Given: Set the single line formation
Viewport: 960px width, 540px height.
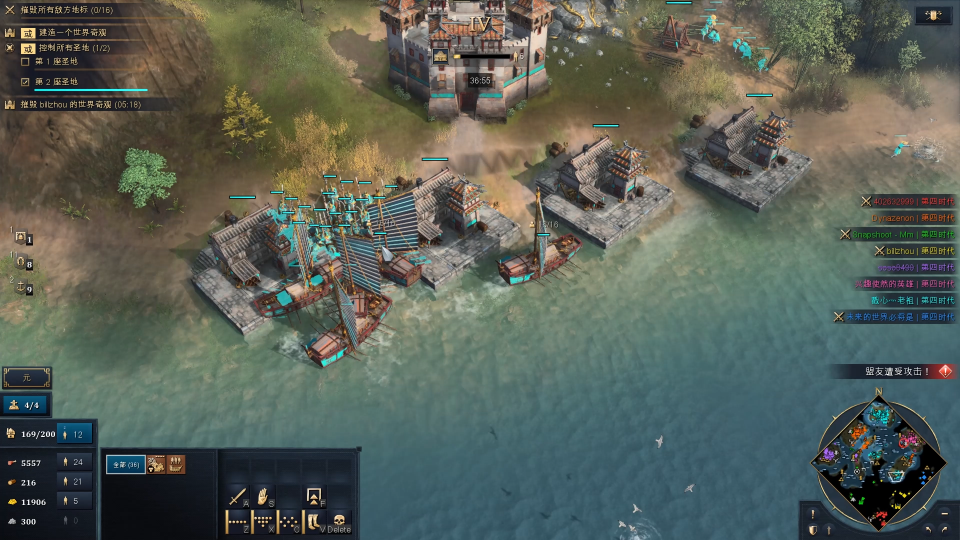Looking at the screenshot, I should tap(237, 522).
